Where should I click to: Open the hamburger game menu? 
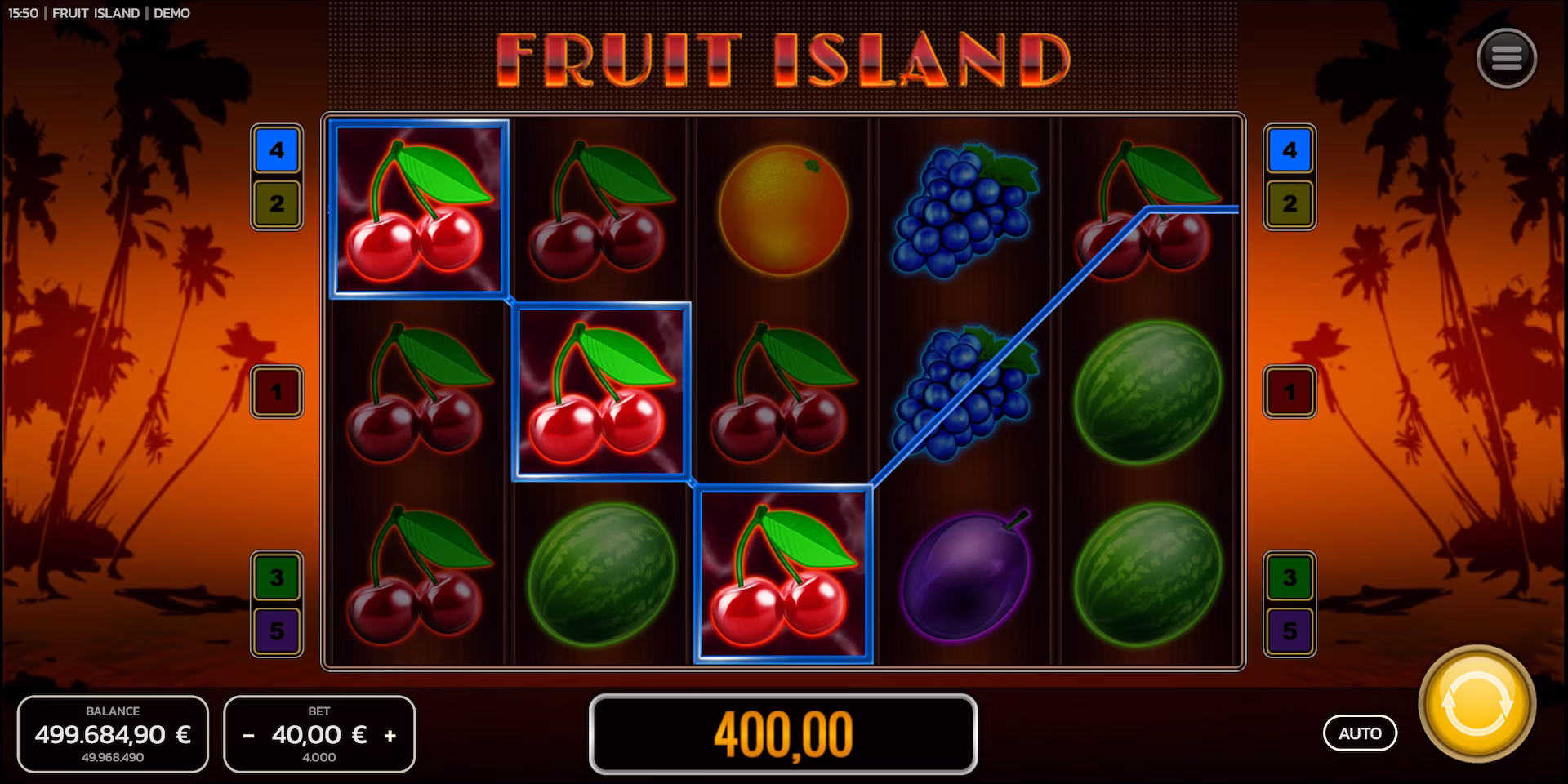click(x=1507, y=57)
